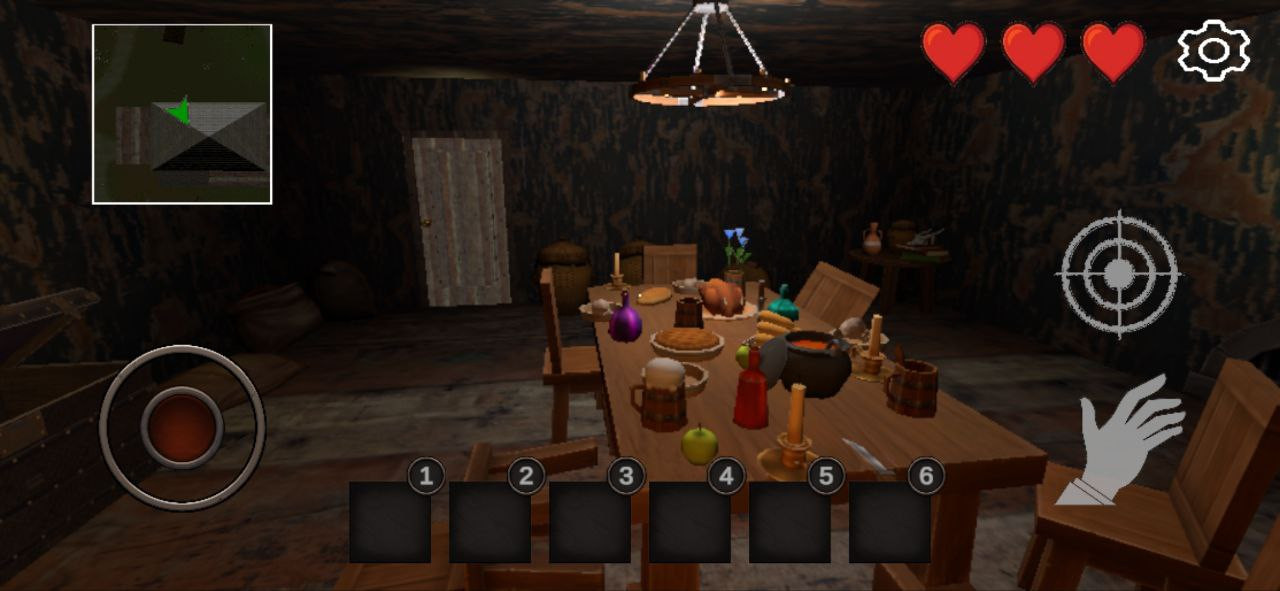The image size is (1280, 591).
Task: Tap the crosshair aim button
Action: (1119, 272)
